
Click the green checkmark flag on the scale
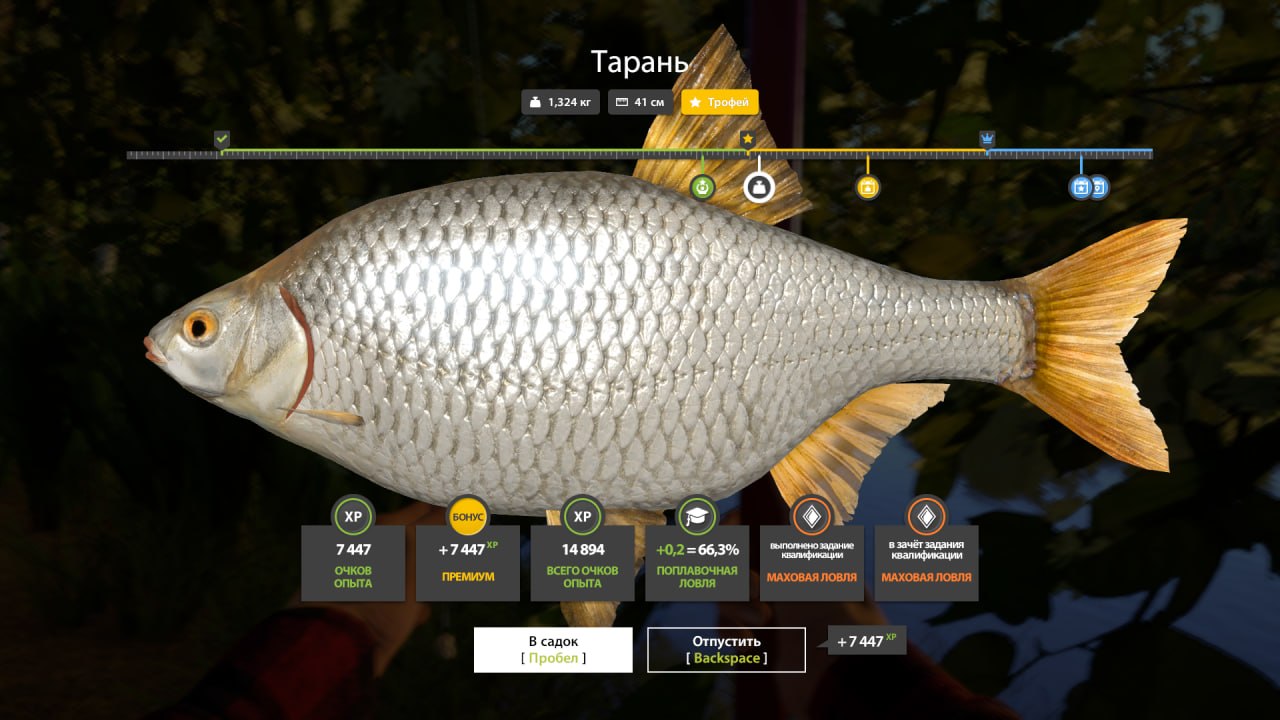pos(222,138)
